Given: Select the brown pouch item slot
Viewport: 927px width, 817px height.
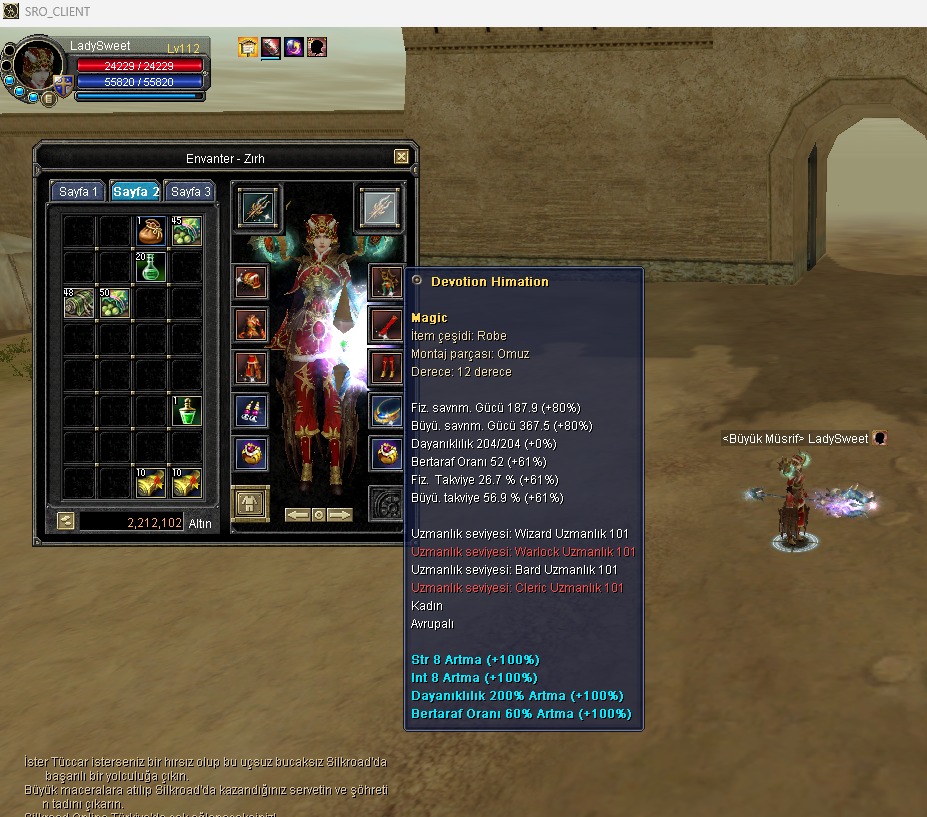Looking at the screenshot, I should pyautogui.click(x=151, y=231).
